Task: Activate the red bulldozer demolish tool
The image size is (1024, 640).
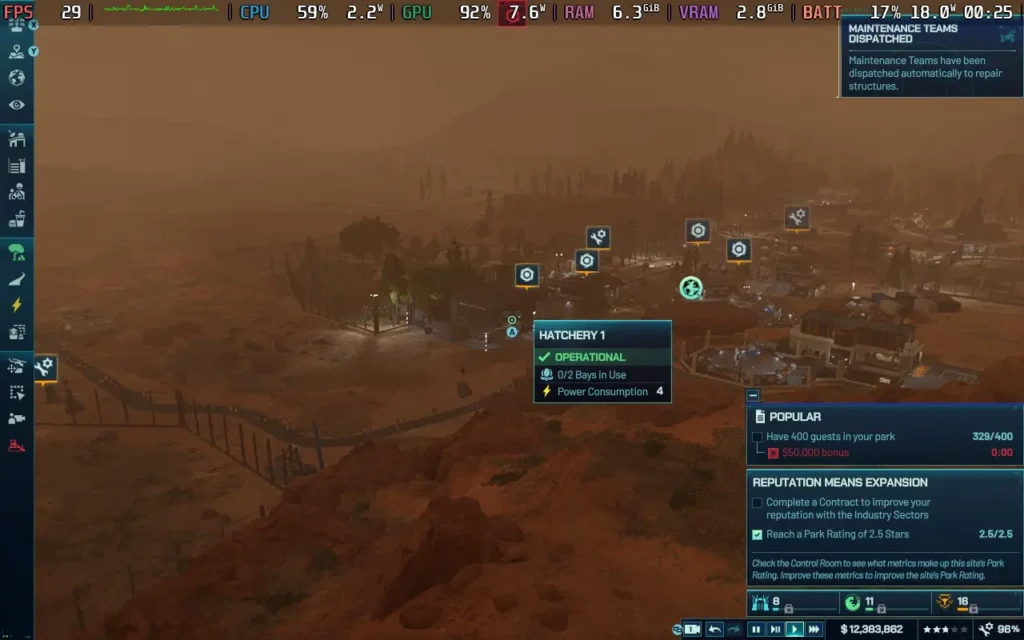Action: pos(17,446)
